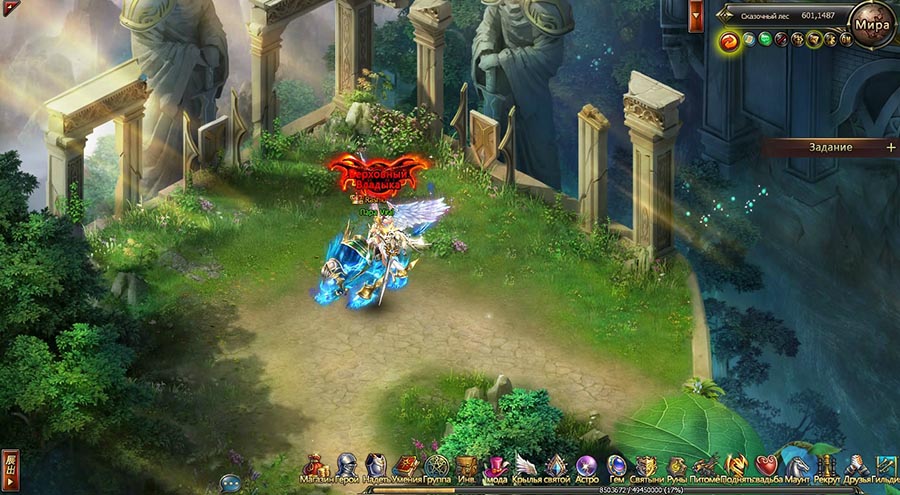
Task: Open the Группа party menu
Action: point(436,466)
